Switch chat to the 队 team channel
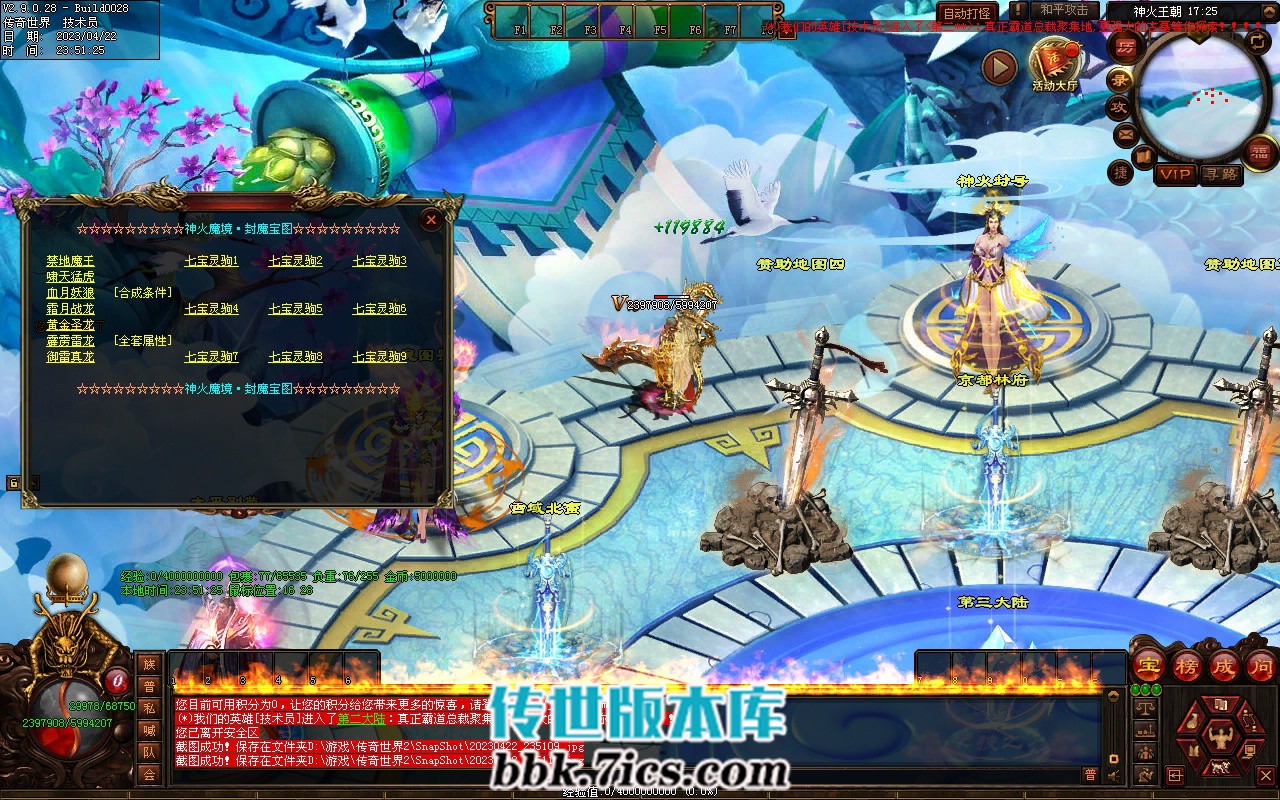 pyautogui.click(x=149, y=752)
